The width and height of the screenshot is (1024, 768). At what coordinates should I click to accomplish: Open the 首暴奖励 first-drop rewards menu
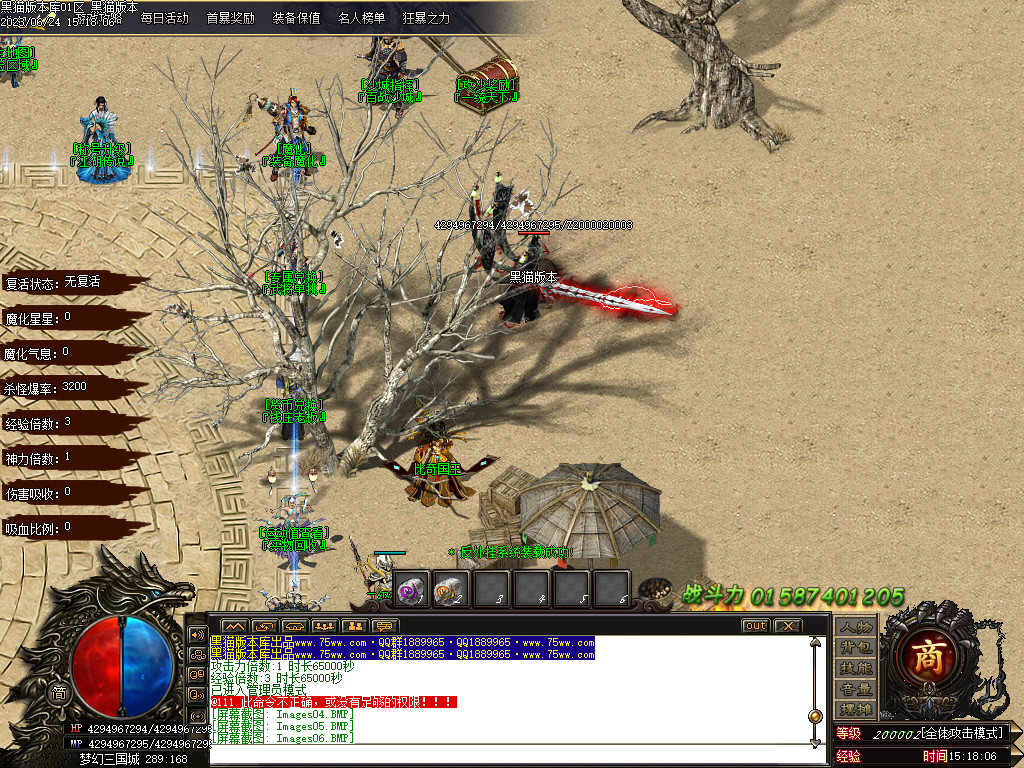pos(230,18)
